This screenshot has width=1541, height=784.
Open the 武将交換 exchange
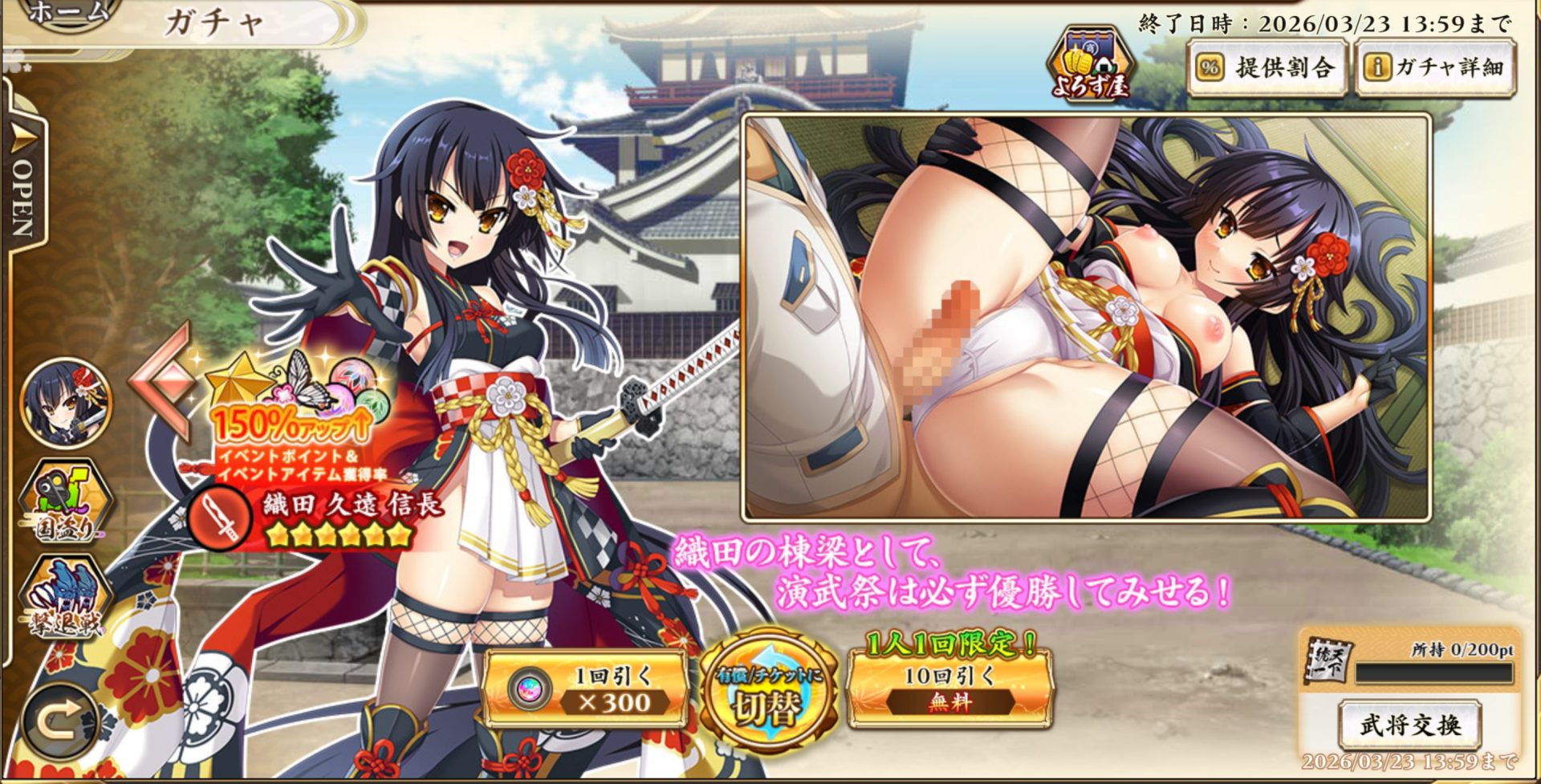pos(1410,725)
